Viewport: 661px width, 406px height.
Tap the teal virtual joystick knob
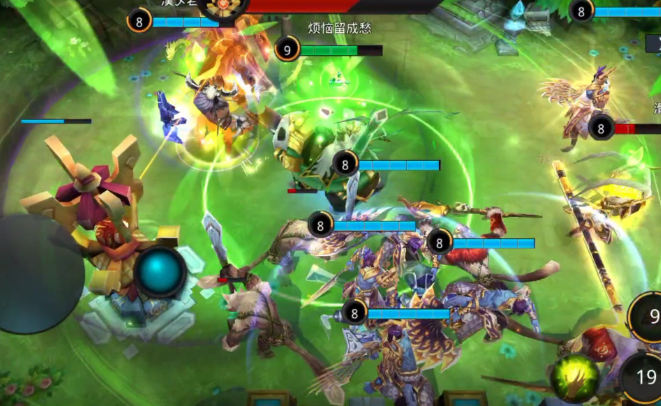pyautogui.click(x=161, y=272)
